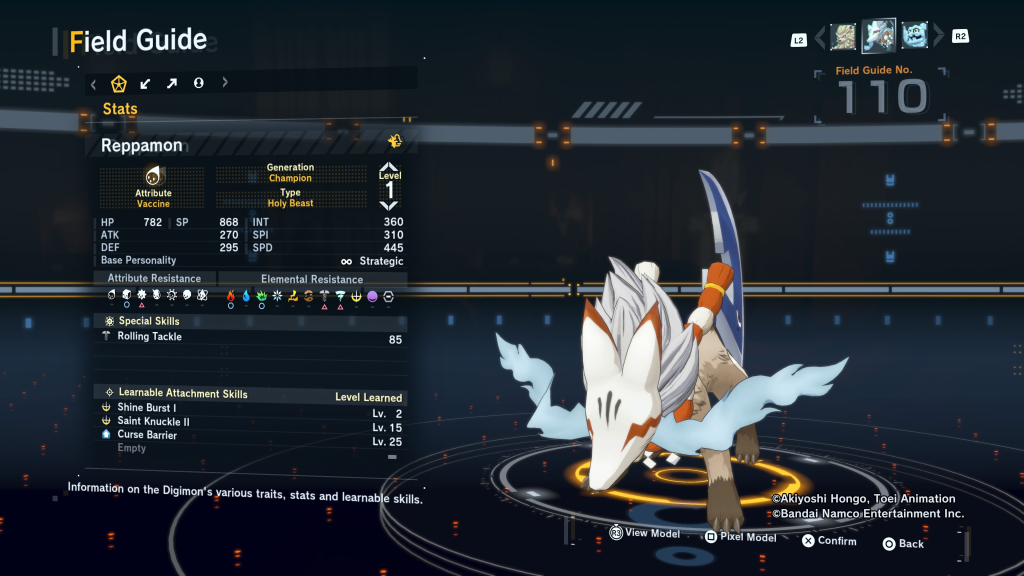Go to next entry with top-right right chevron
The height and width of the screenshot is (576, 1024).
coord(938,37)
